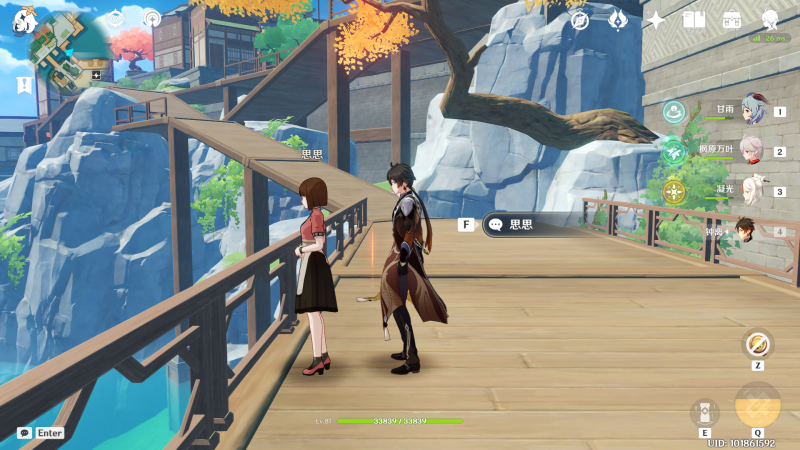Open the compass events icon
Viewport: 800px width, 450px height.
[580, 20]
